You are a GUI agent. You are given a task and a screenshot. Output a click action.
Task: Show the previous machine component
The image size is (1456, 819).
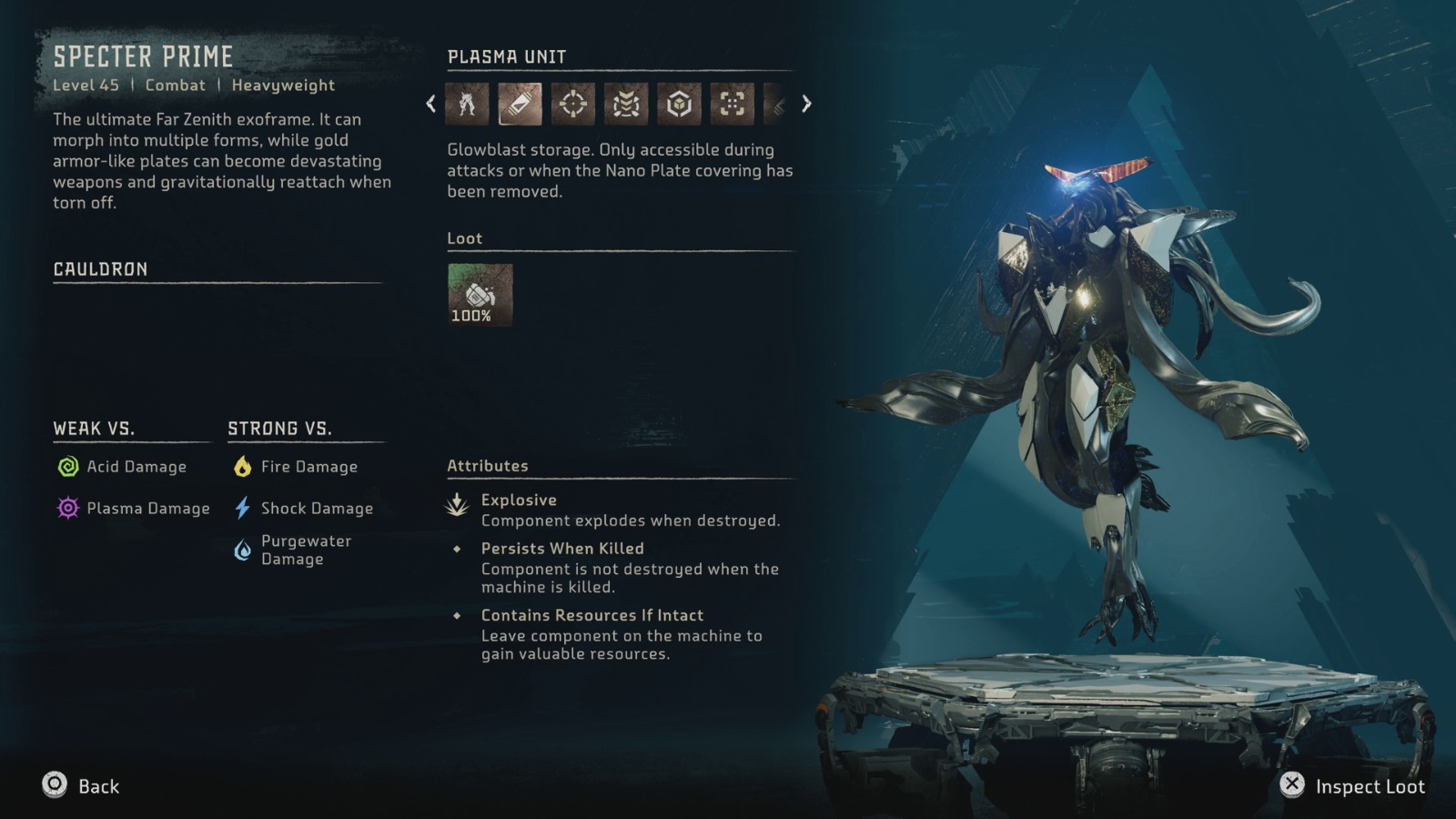[431, 104]
